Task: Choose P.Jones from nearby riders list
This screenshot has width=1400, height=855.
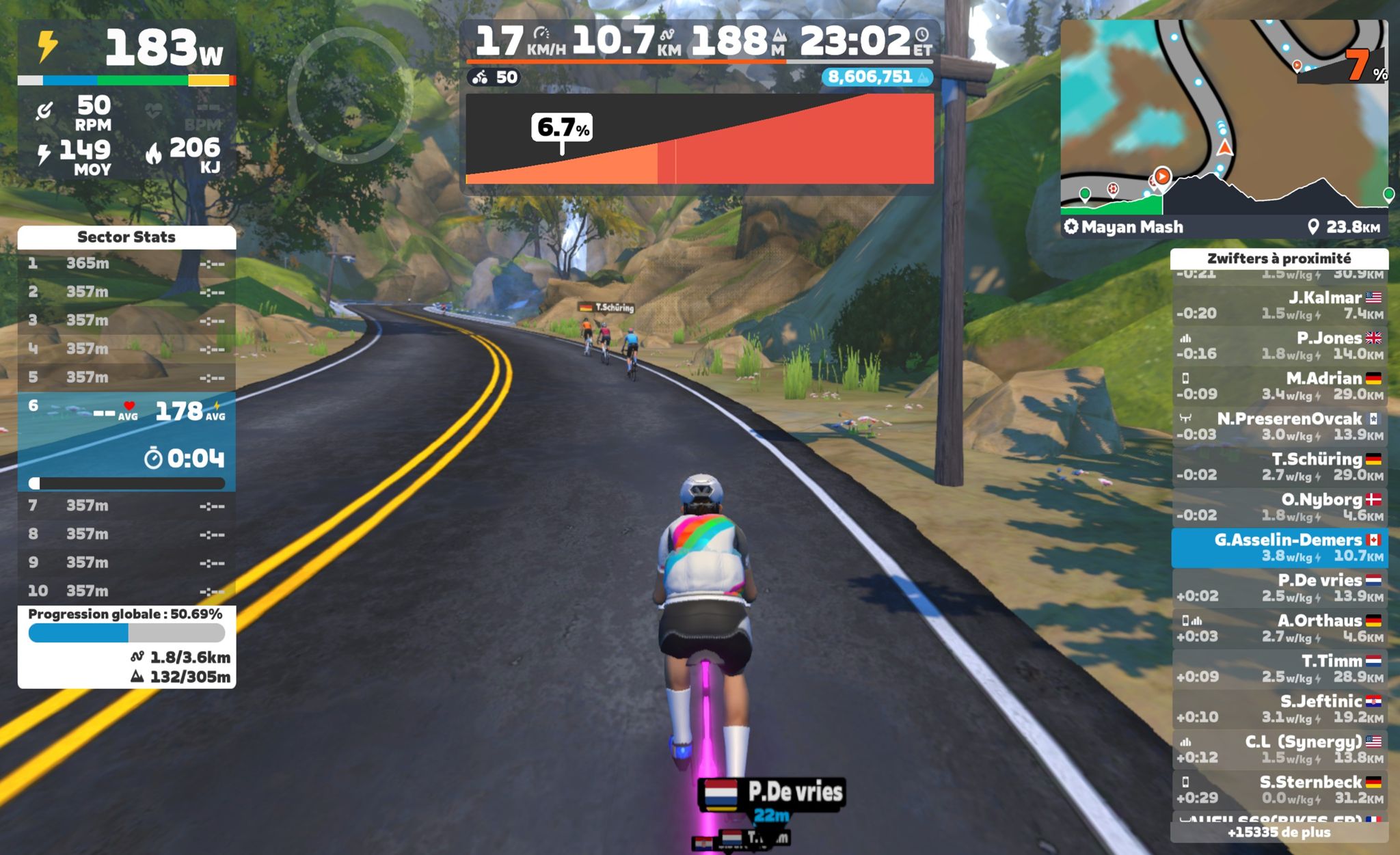Action: 1279,346
